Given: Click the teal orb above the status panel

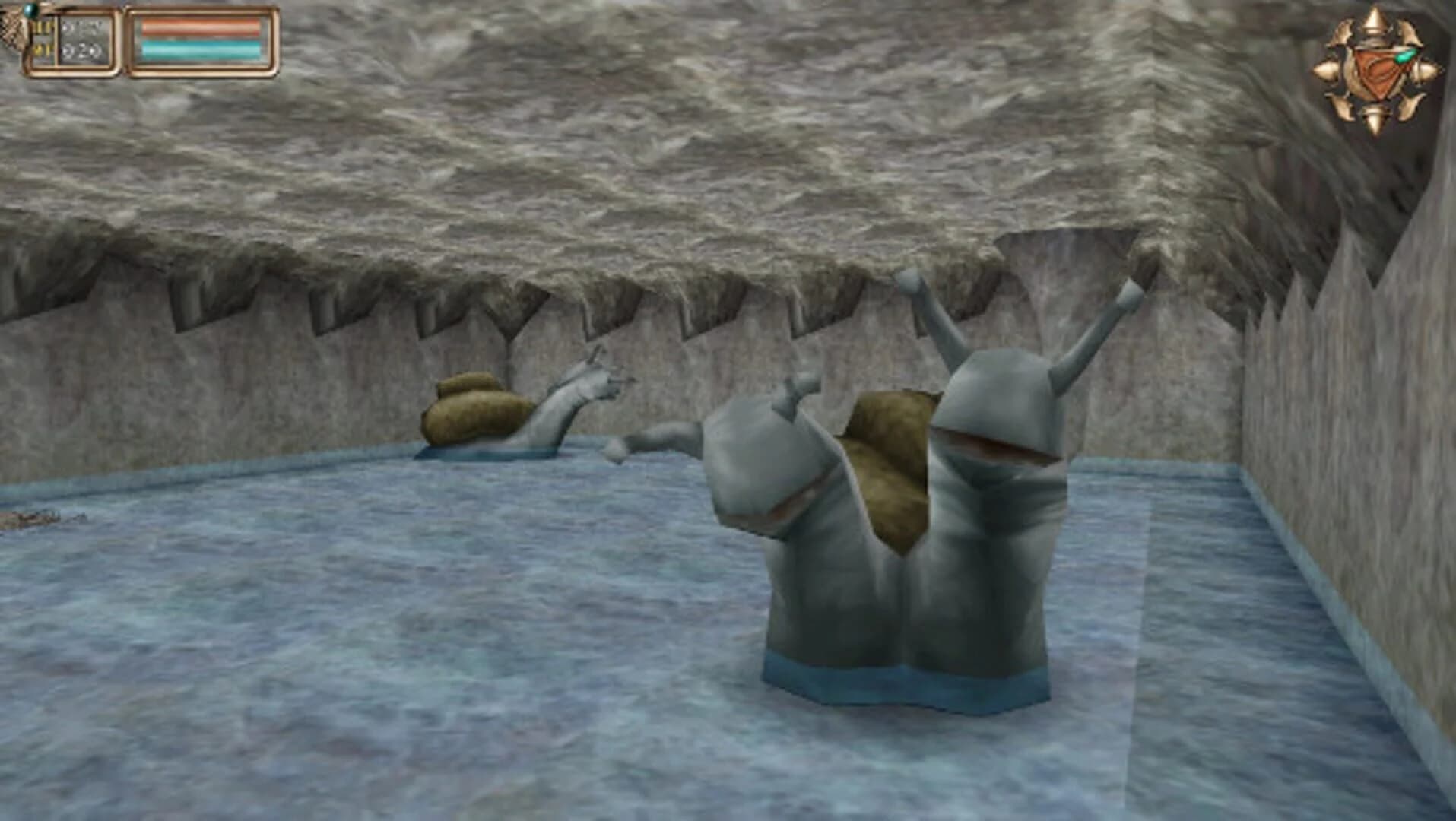Looking at the screenshot, I should [x=30, y=10].
